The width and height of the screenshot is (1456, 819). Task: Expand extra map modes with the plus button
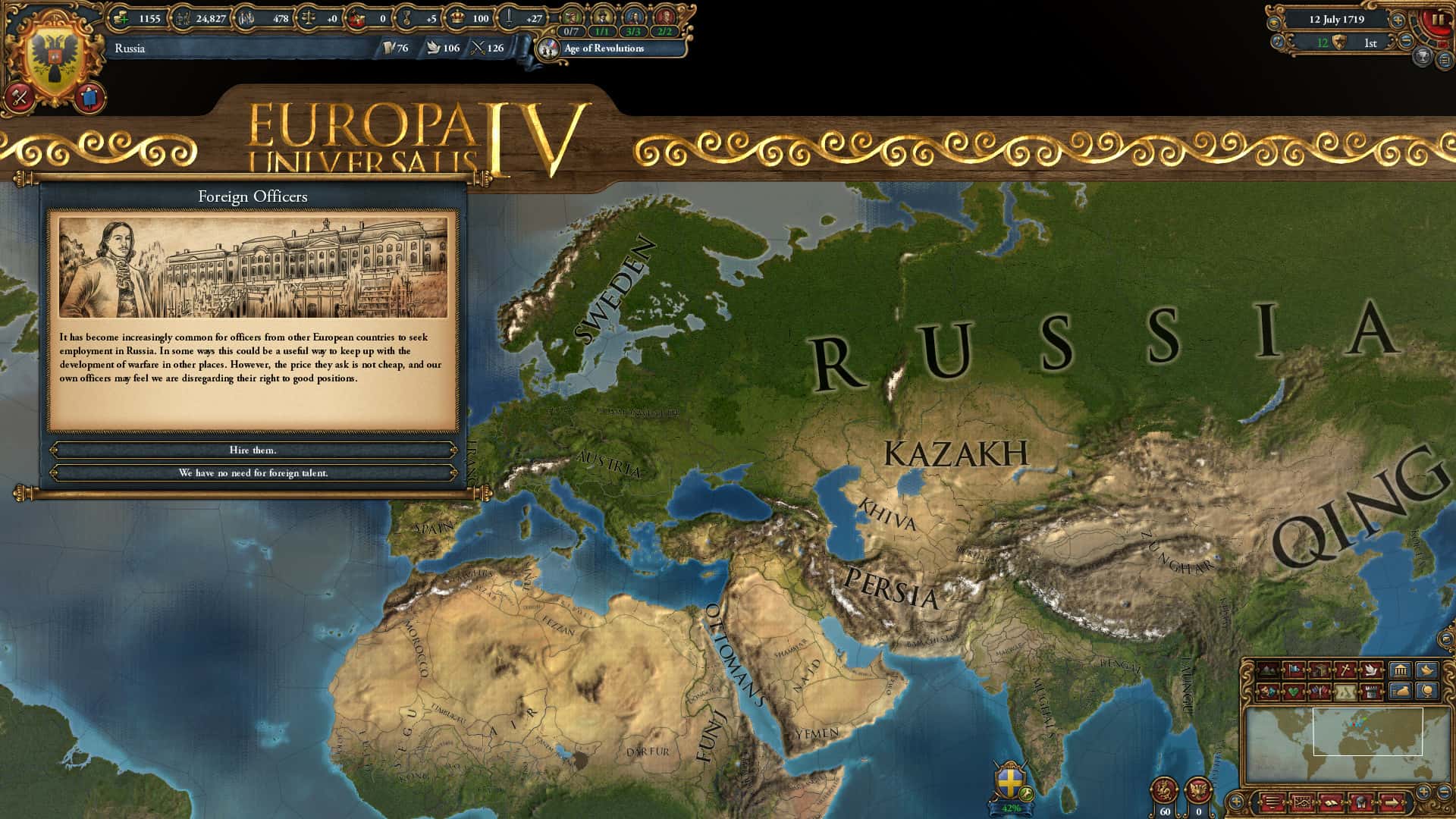point(1237,801)
